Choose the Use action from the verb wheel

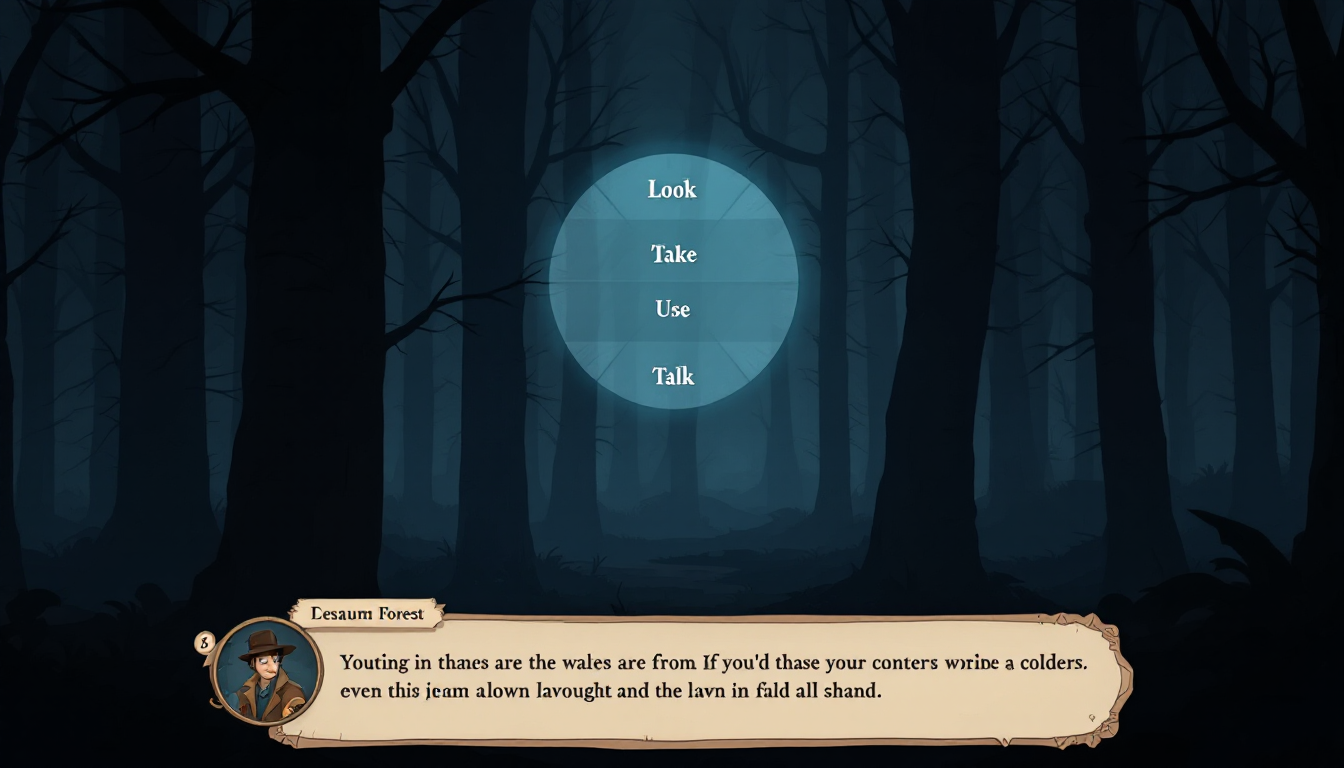point(672,309)
